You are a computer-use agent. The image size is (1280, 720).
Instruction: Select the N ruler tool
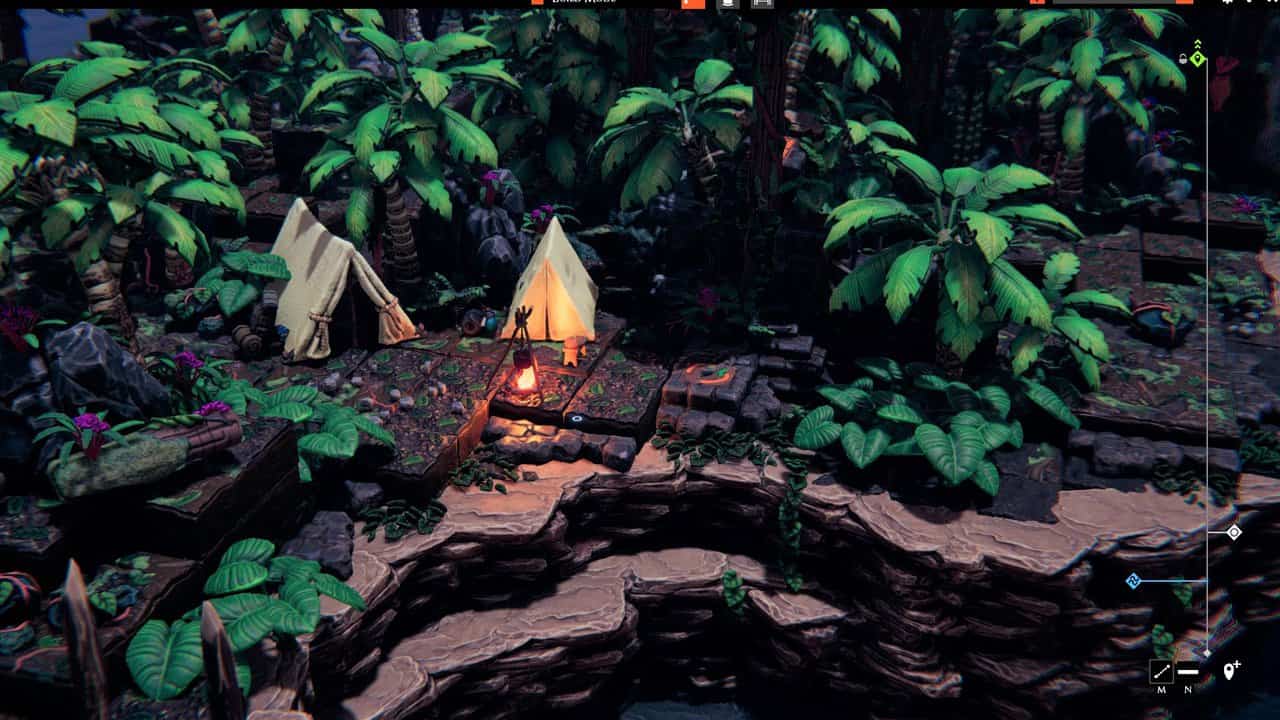(1189, 672)
